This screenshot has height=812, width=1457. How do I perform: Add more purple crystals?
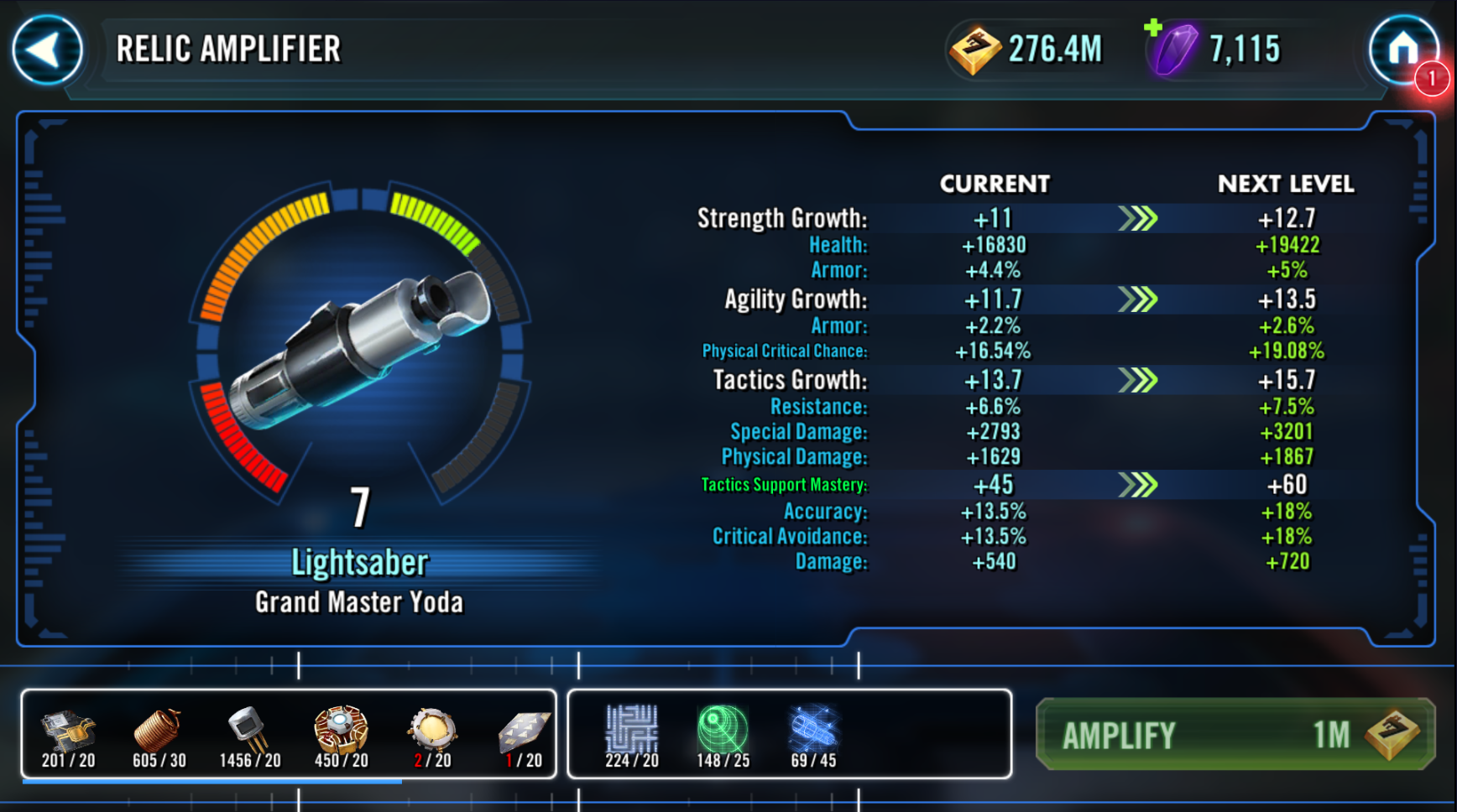[1154, 29]
